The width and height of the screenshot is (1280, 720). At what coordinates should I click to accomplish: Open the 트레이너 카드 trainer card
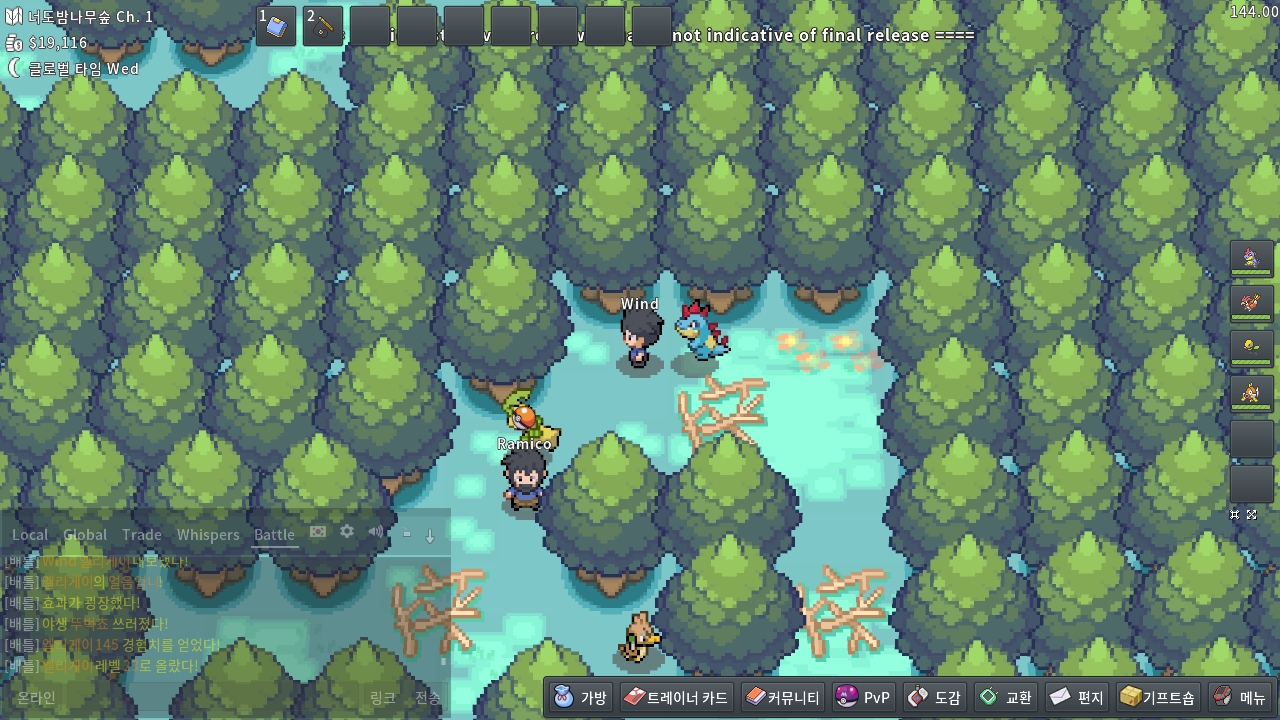[676, 697]
